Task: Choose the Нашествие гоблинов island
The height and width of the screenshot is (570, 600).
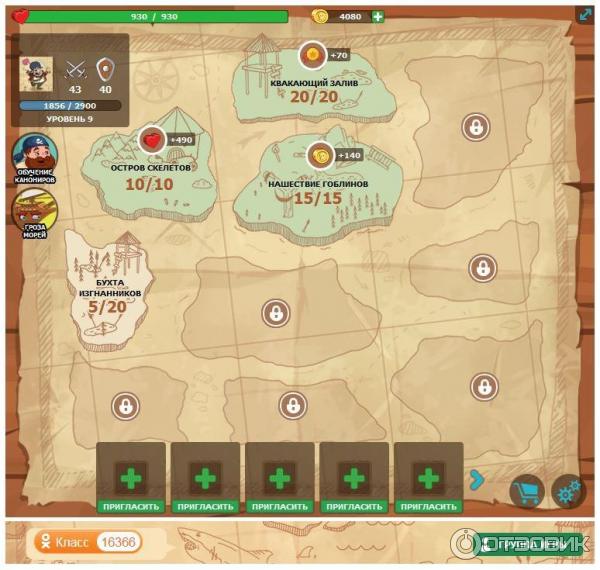Action: tap(318, 183)
